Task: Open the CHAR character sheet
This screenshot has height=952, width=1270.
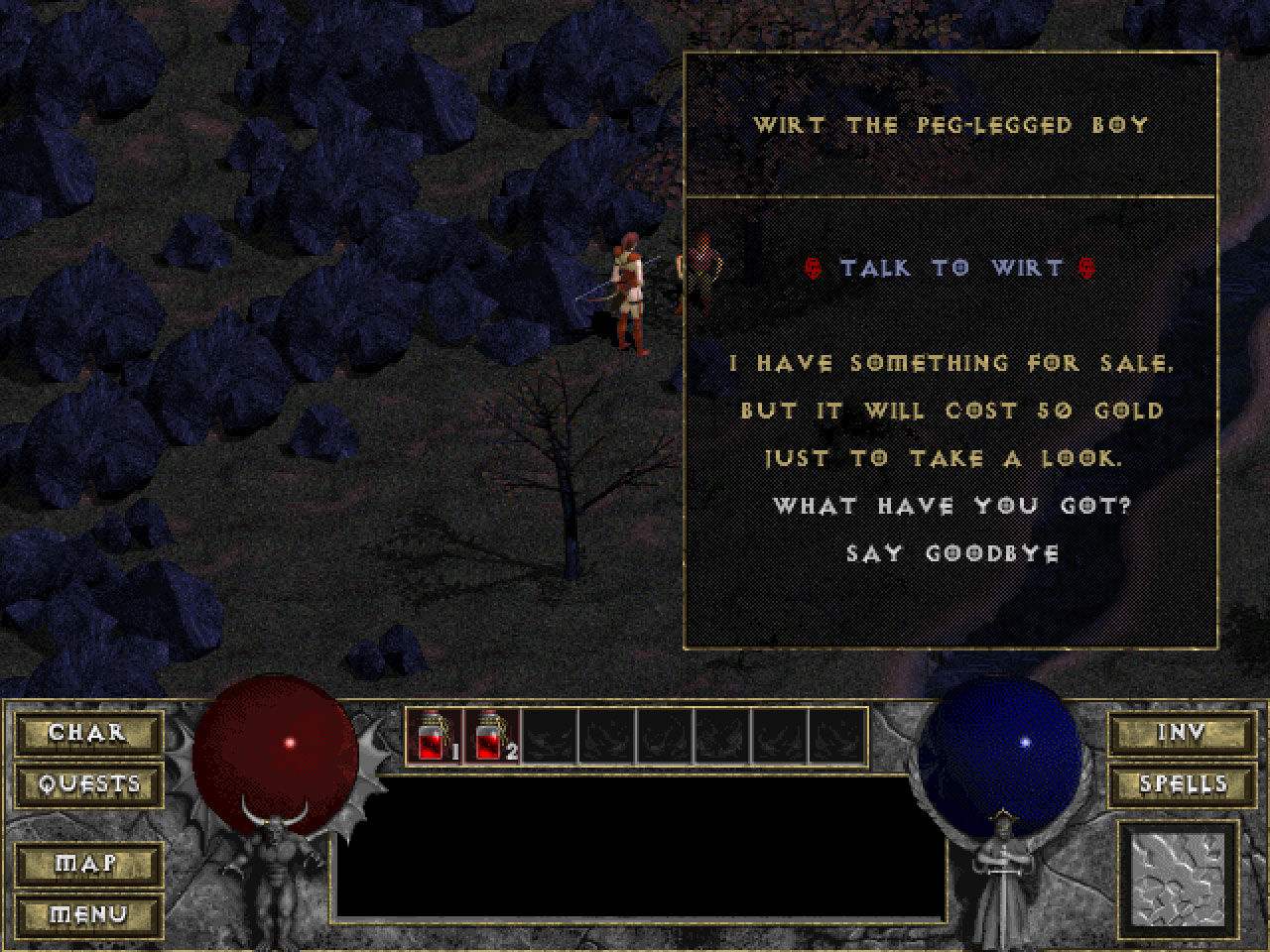Action: pyautogui.click(x=88, y=733)
